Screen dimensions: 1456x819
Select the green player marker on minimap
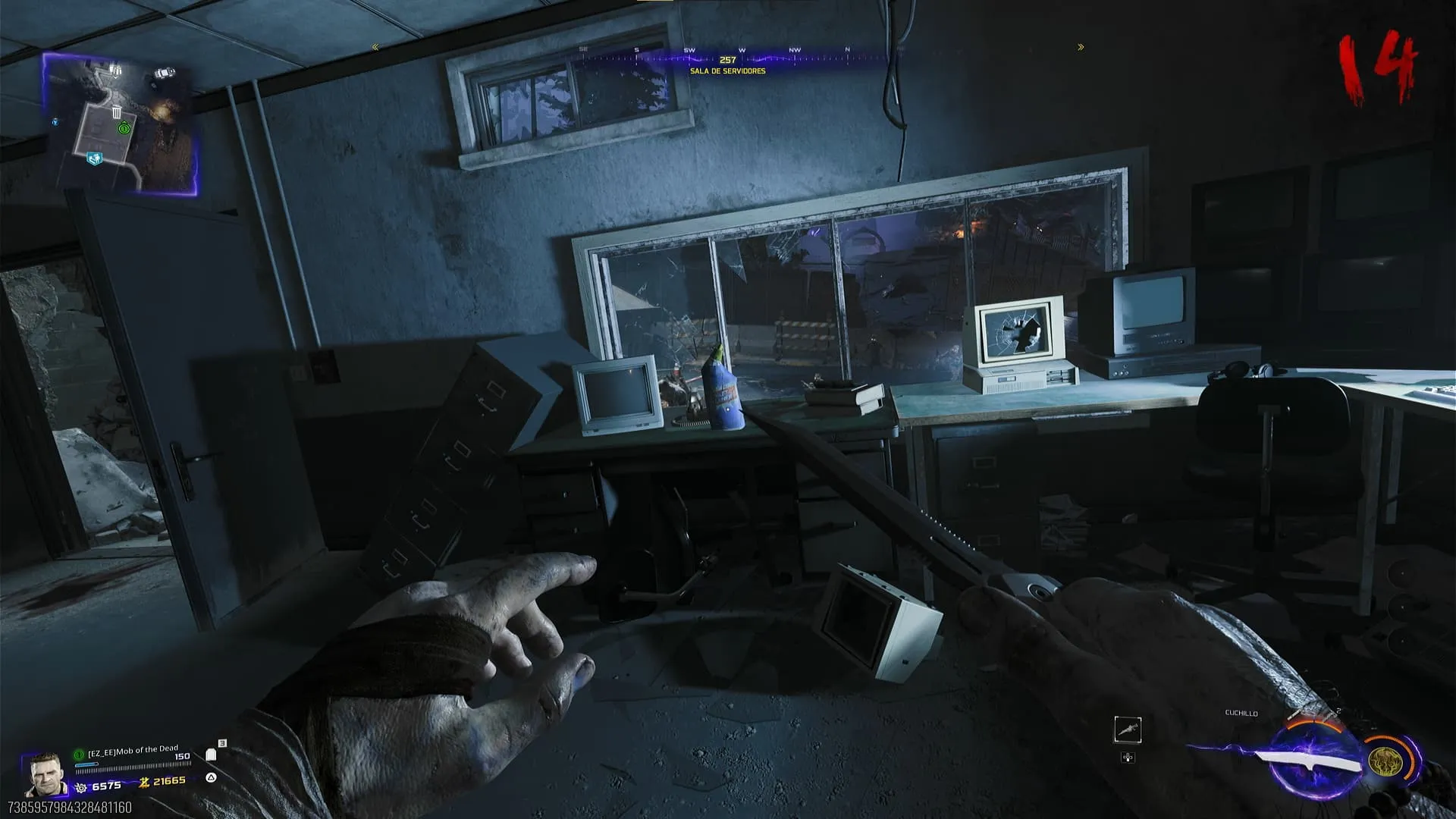click(x=124, y=129)
